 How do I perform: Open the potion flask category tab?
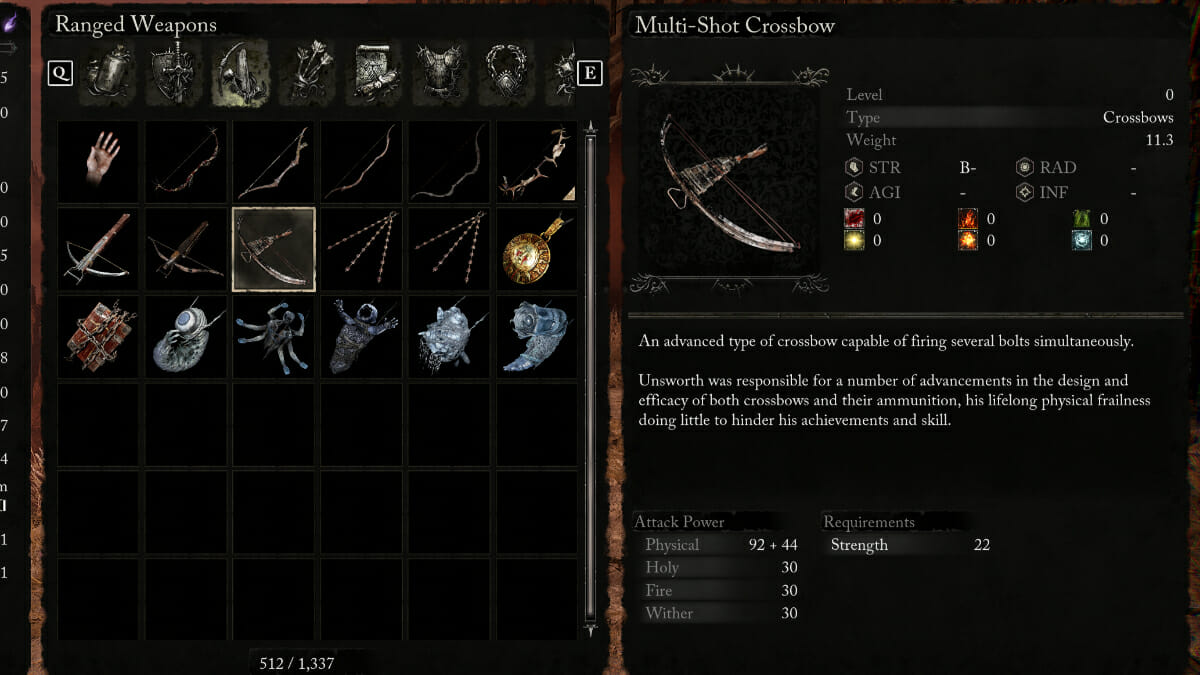(x=107, y=73)
